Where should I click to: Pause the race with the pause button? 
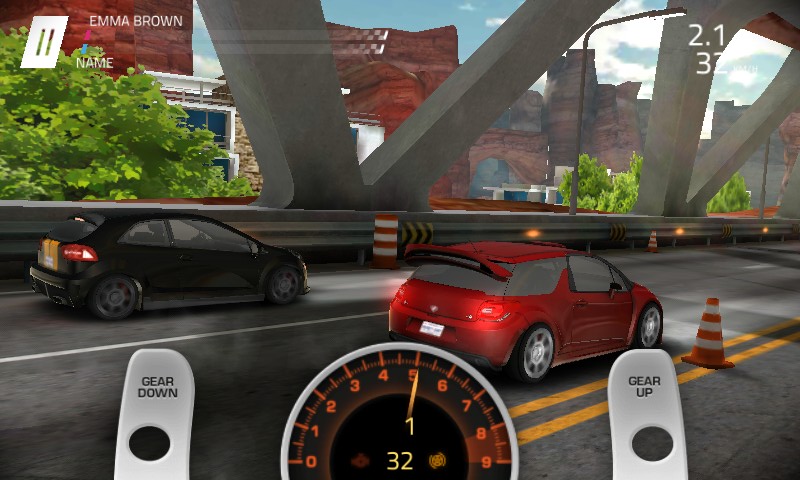click(44, 42)
